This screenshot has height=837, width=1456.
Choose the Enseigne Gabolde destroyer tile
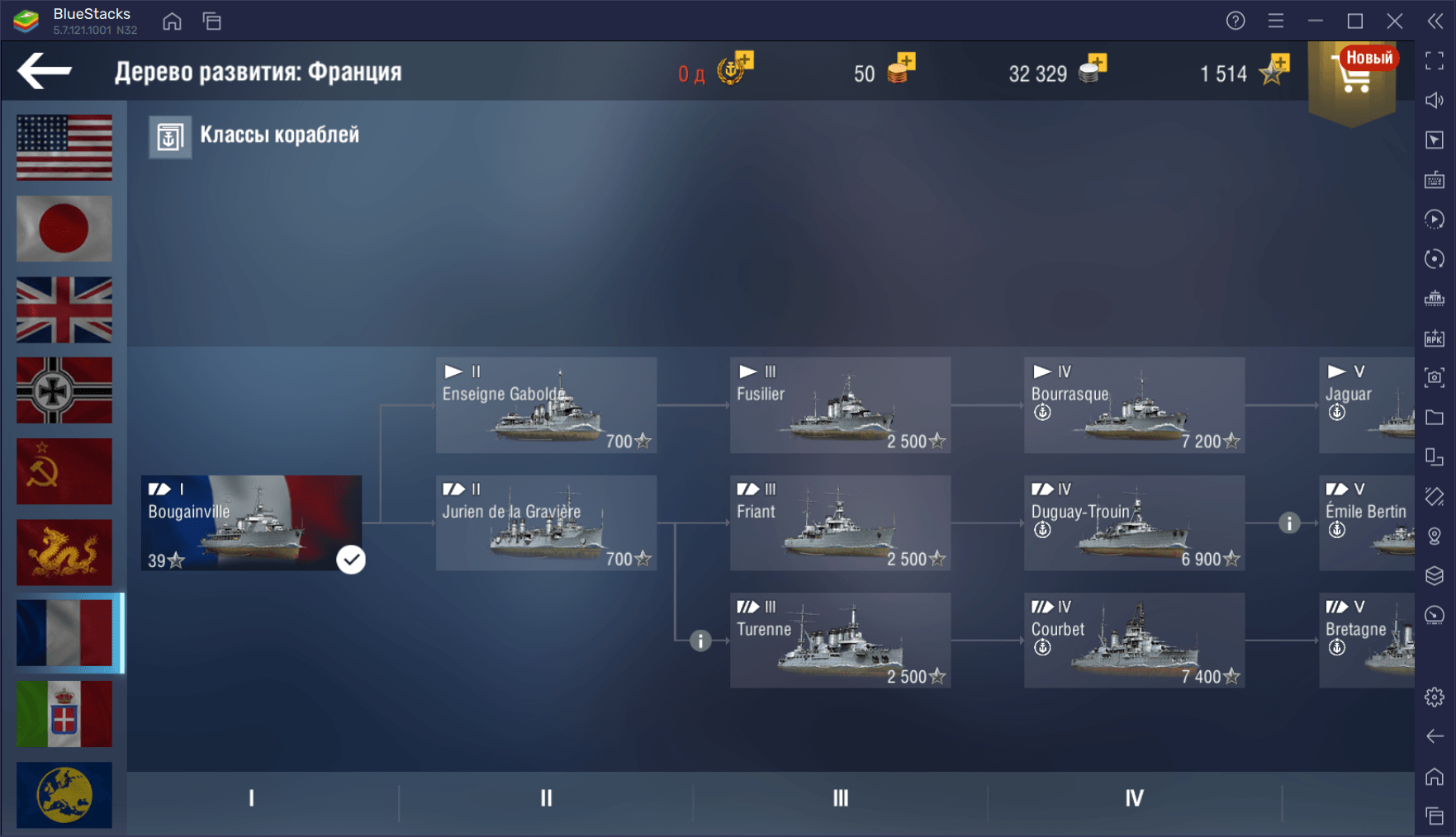[x=546, y=405]
